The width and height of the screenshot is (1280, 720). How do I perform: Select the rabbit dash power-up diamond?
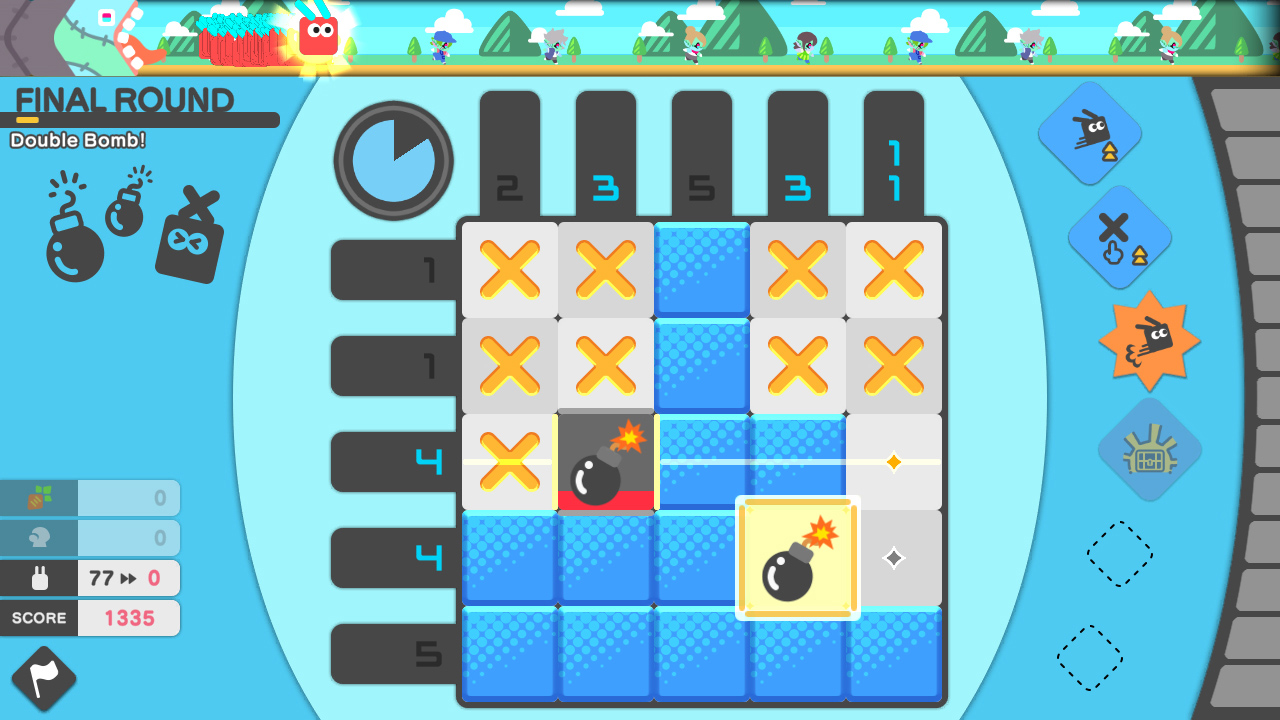point(1089,130)
